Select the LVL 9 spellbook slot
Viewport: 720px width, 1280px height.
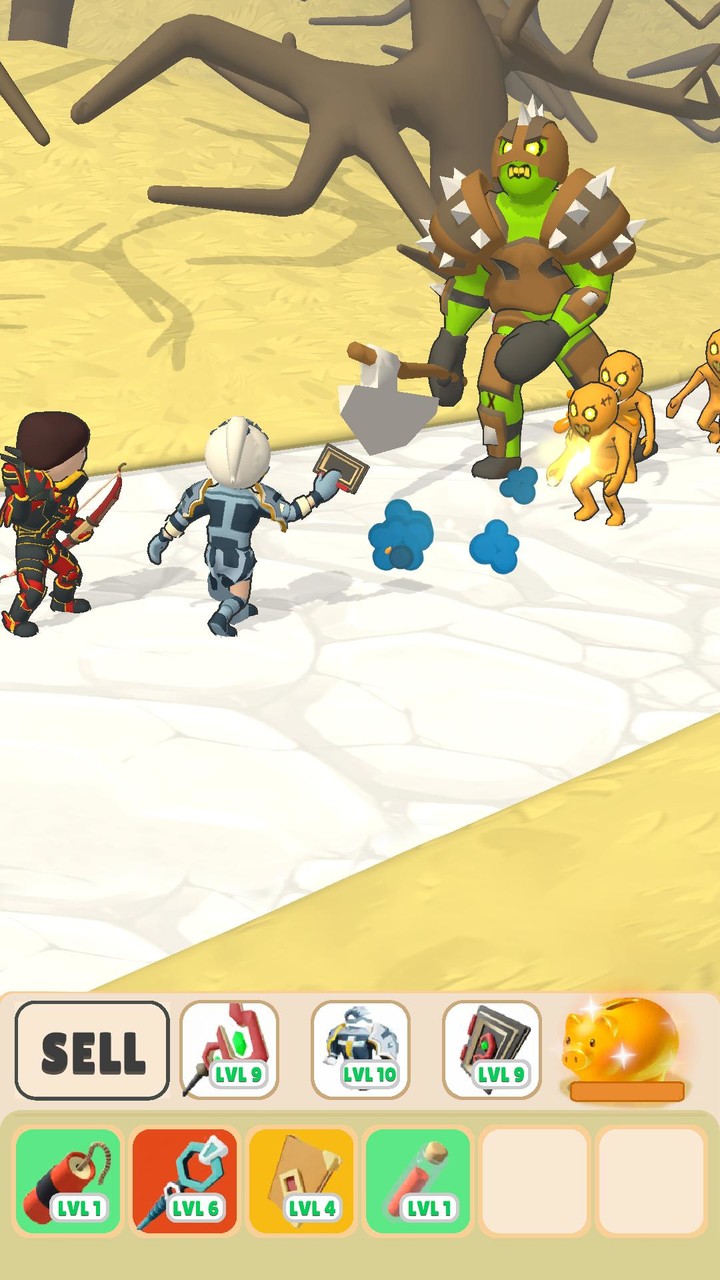pyautogui.click(x=491, y=1050)
